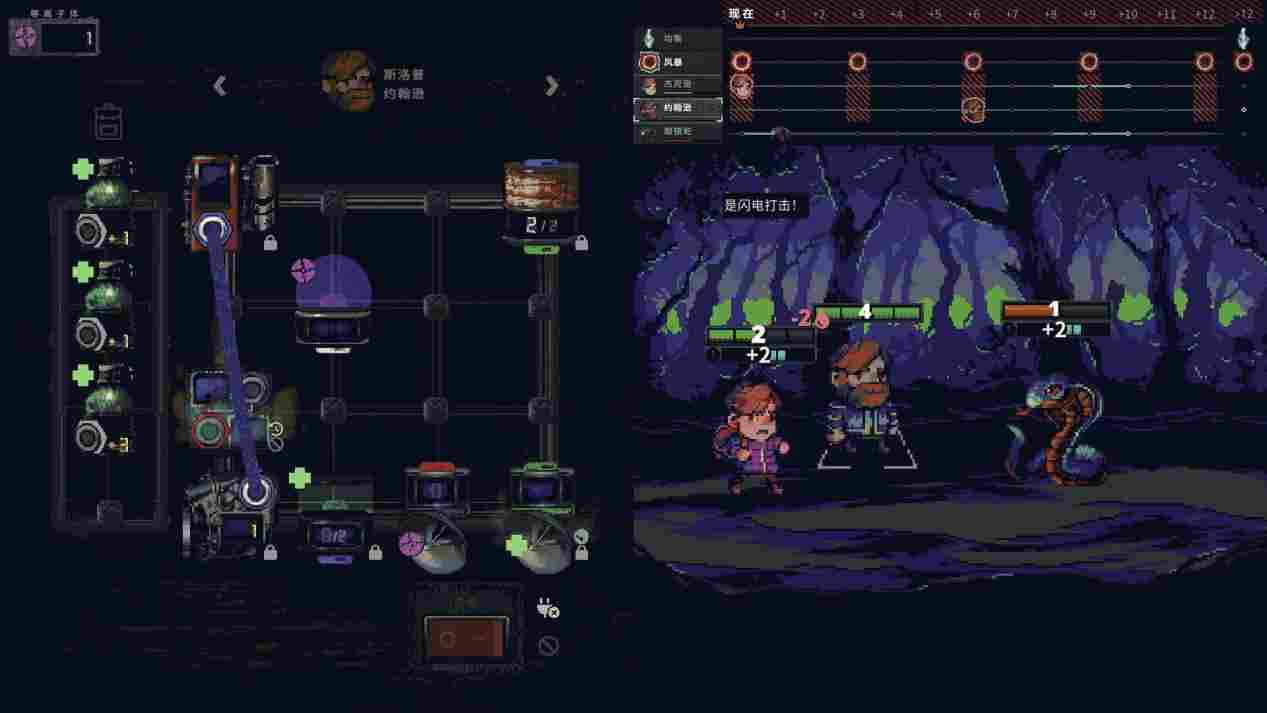Switch to the next character with right arrow
Screen dimensions: 1267x713
click(x=551, y=86)
